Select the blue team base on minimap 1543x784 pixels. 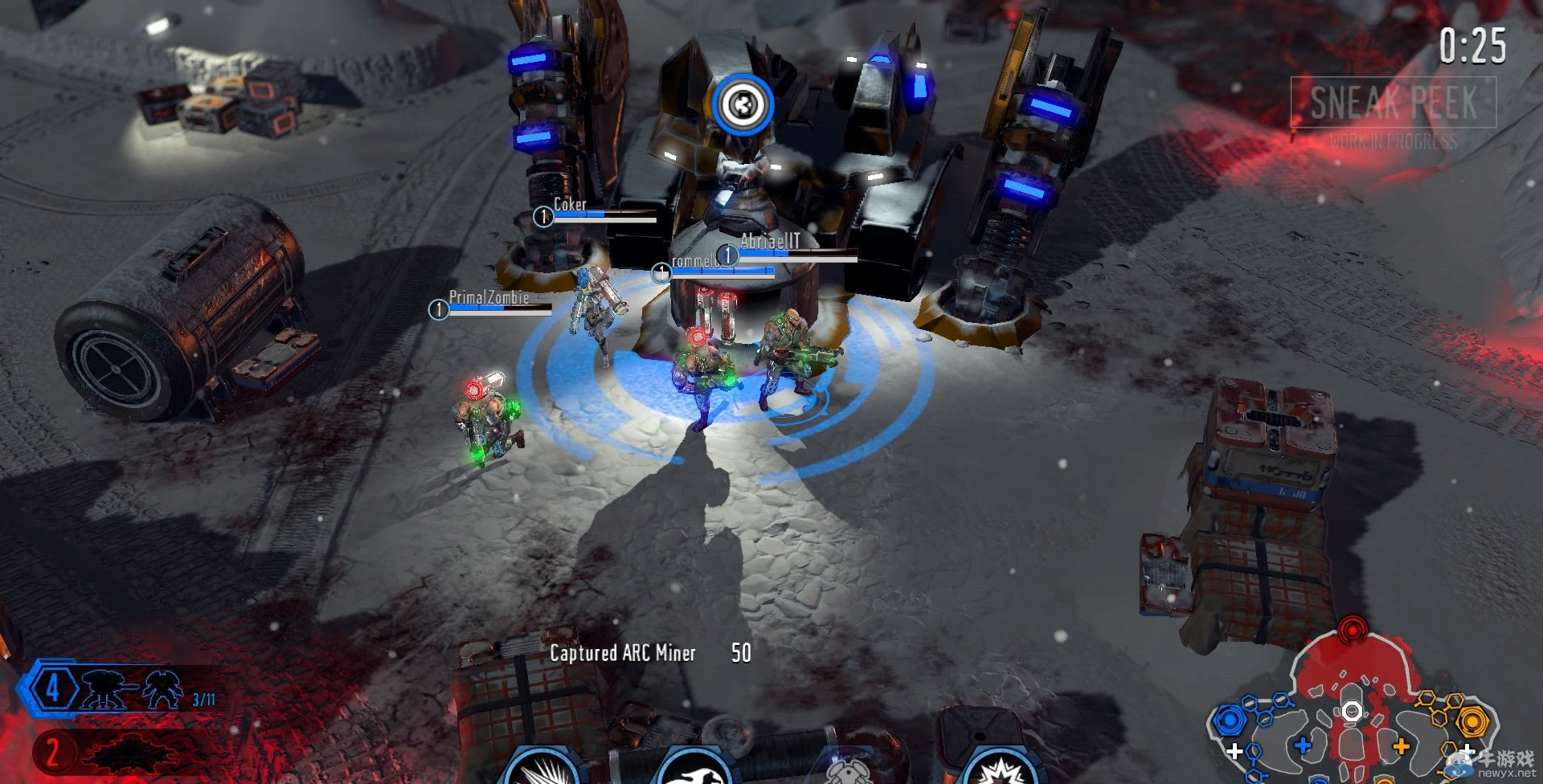pyautogui.click(x=1229, y=719)
